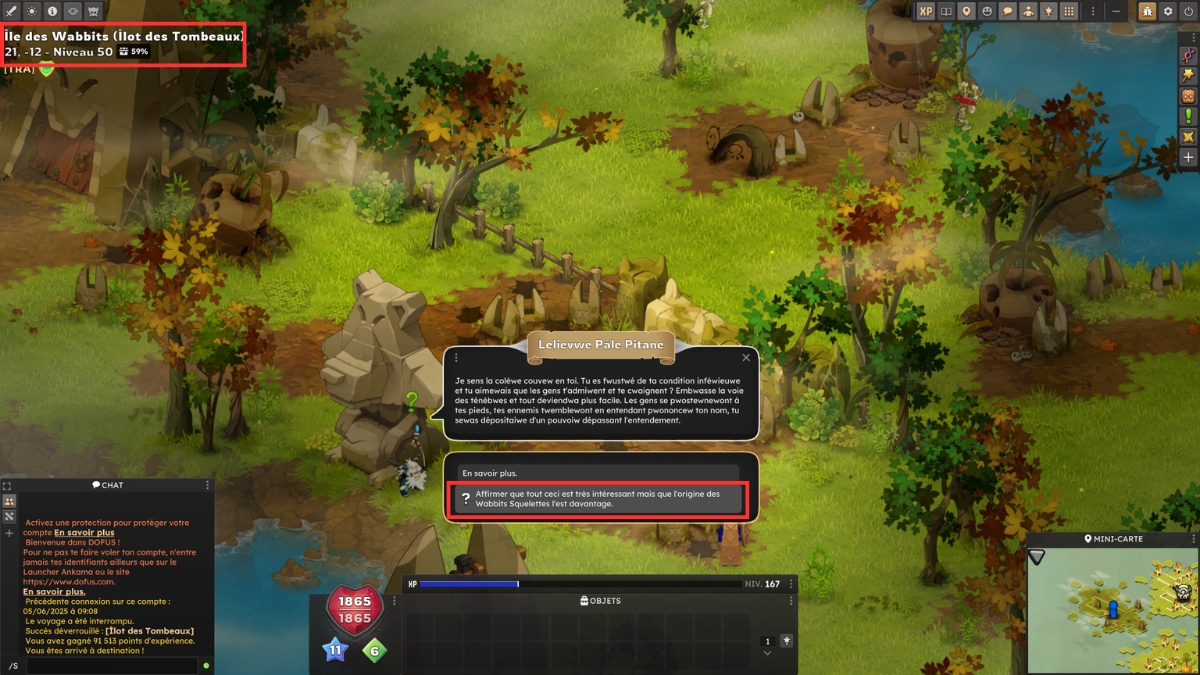Open the XP menu button
1200x675 pixels.
(x=926, y=11)
